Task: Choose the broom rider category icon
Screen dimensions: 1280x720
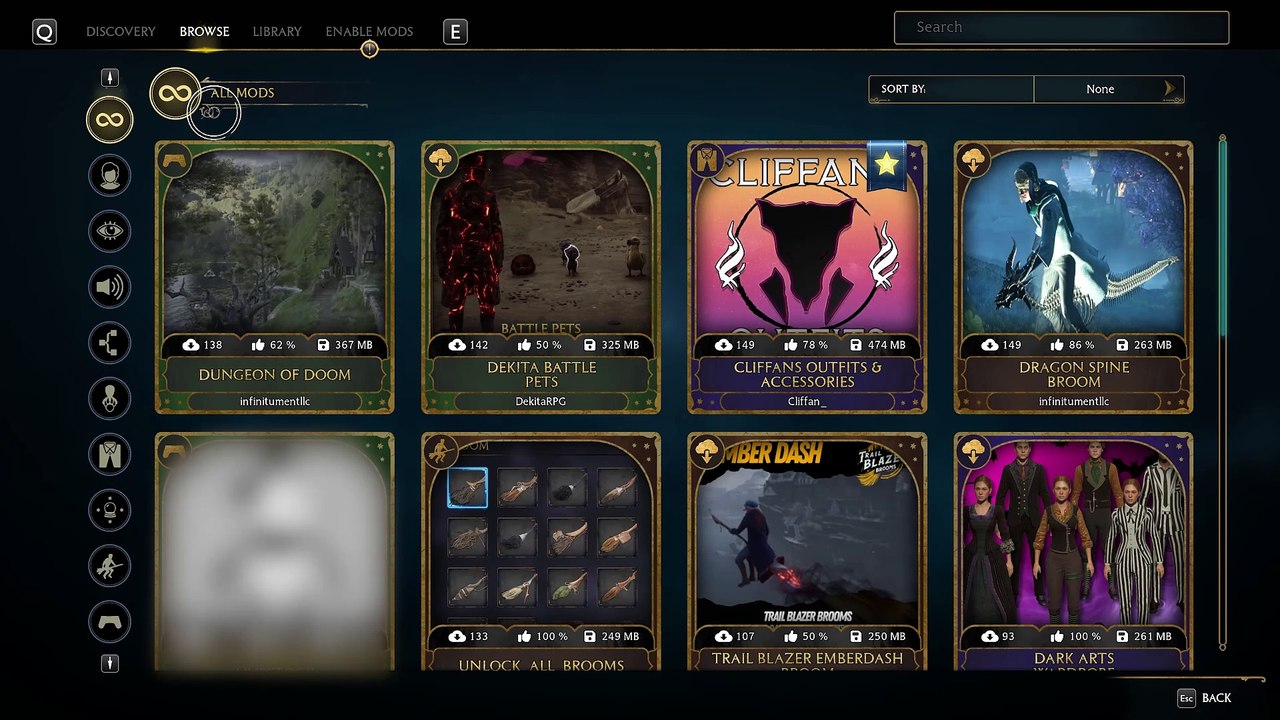Action: pyautogui.click(x=109, y=566)
